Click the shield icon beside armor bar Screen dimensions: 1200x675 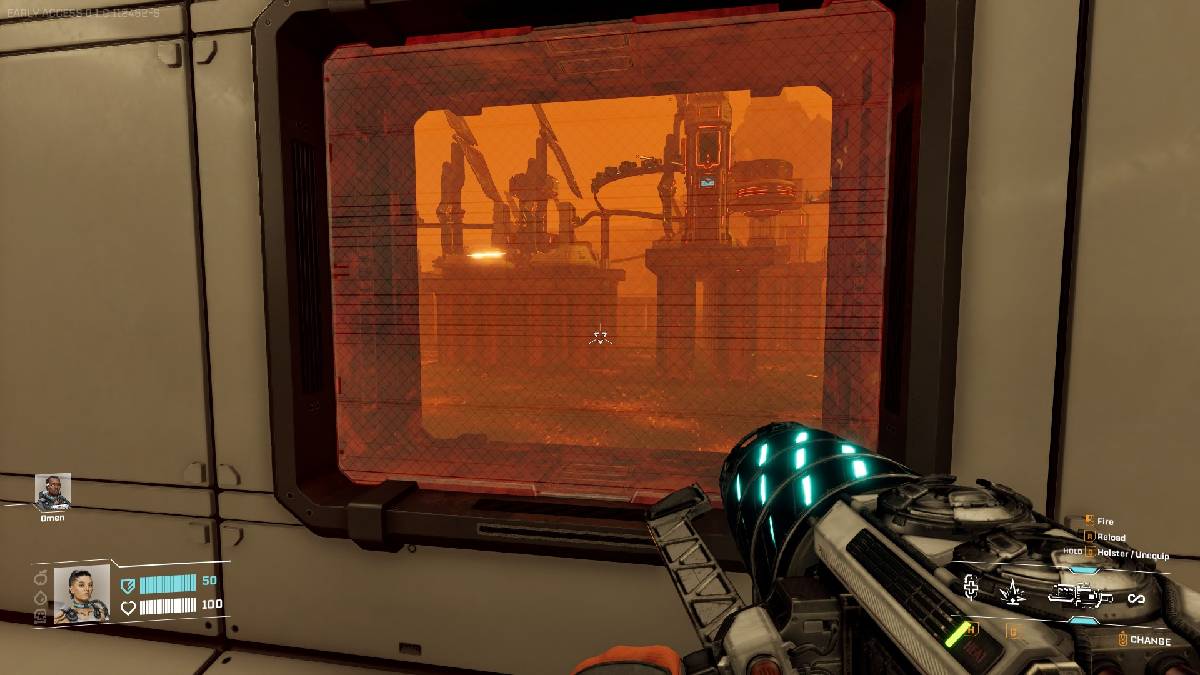128,585
